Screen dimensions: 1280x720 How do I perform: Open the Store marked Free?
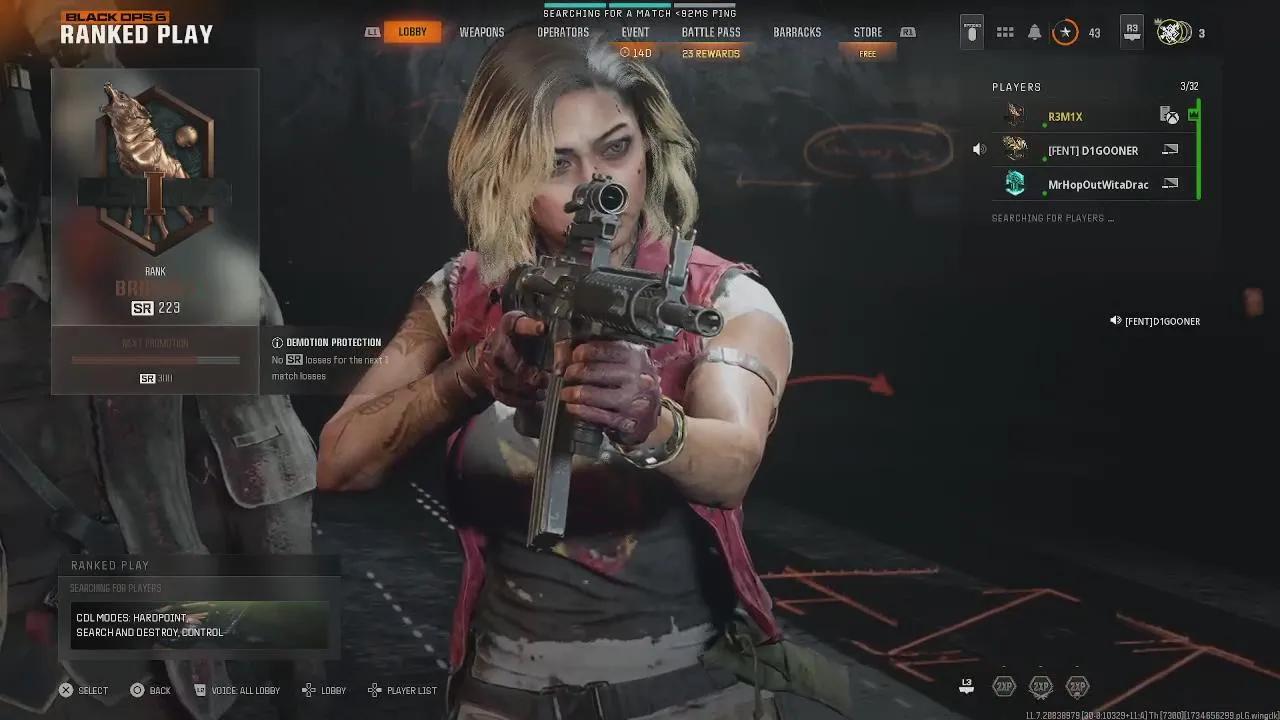867,31
